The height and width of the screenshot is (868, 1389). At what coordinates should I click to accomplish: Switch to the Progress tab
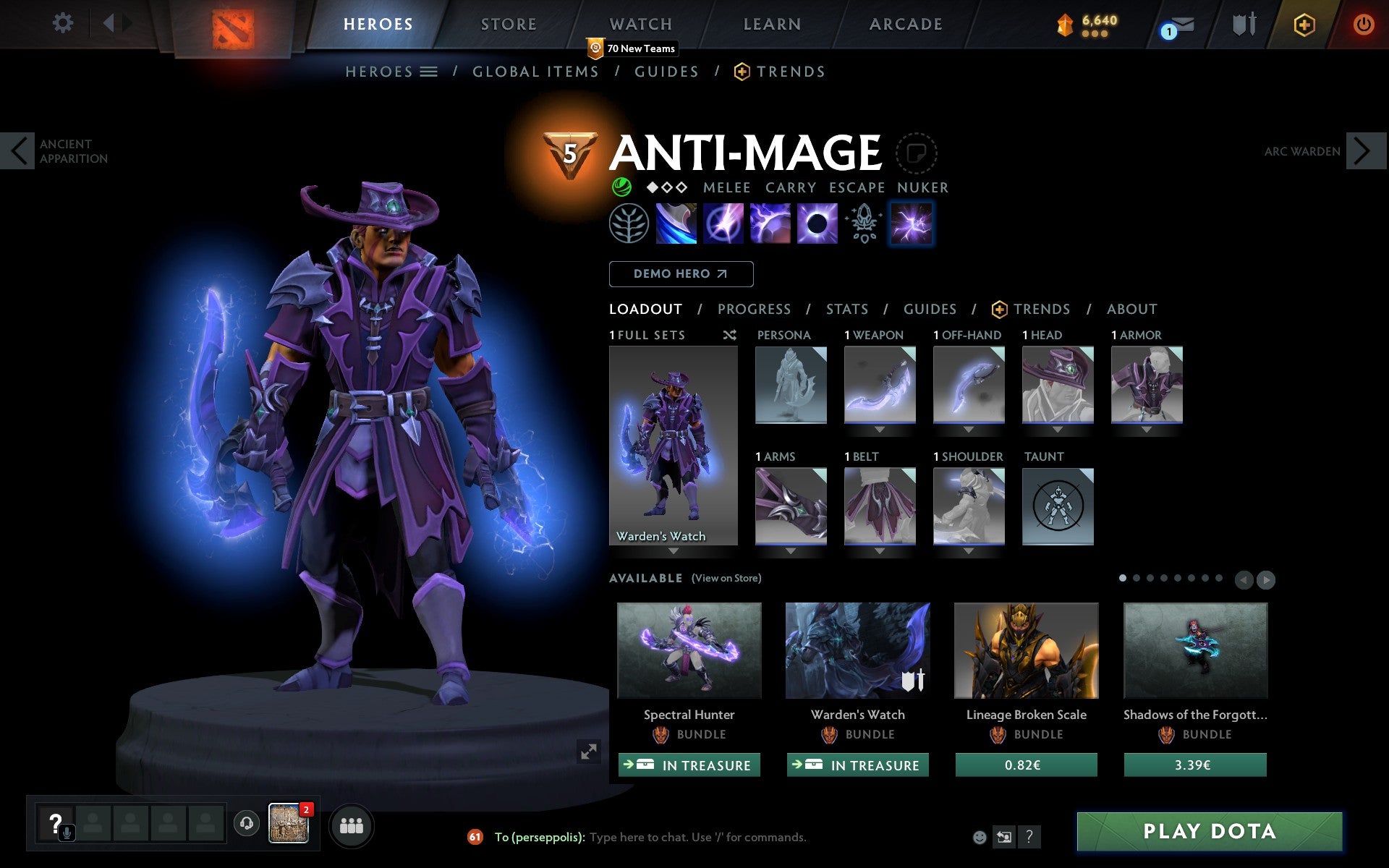(754, 309)
